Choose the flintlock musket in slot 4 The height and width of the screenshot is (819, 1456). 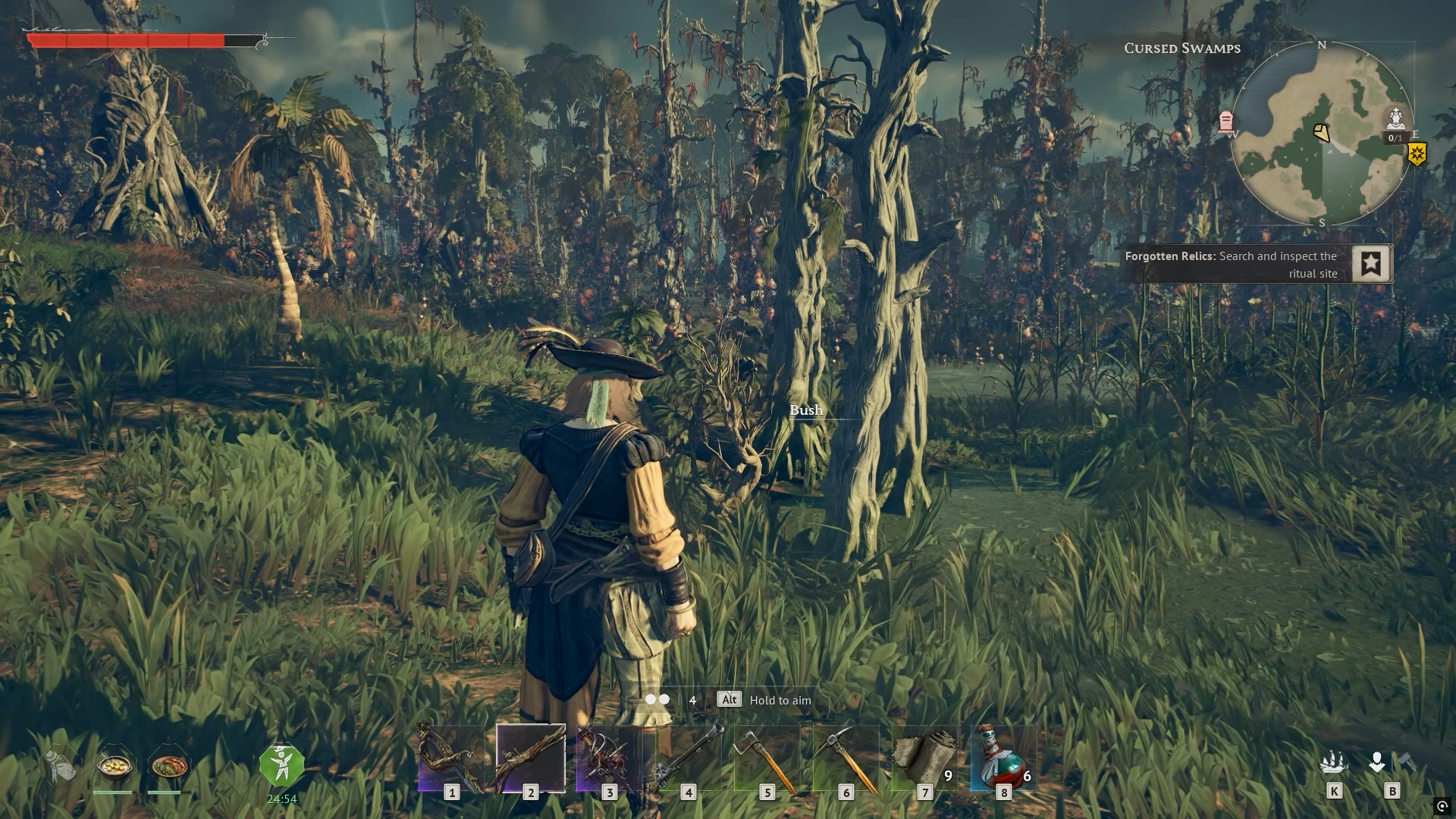[x=689, y=759]
